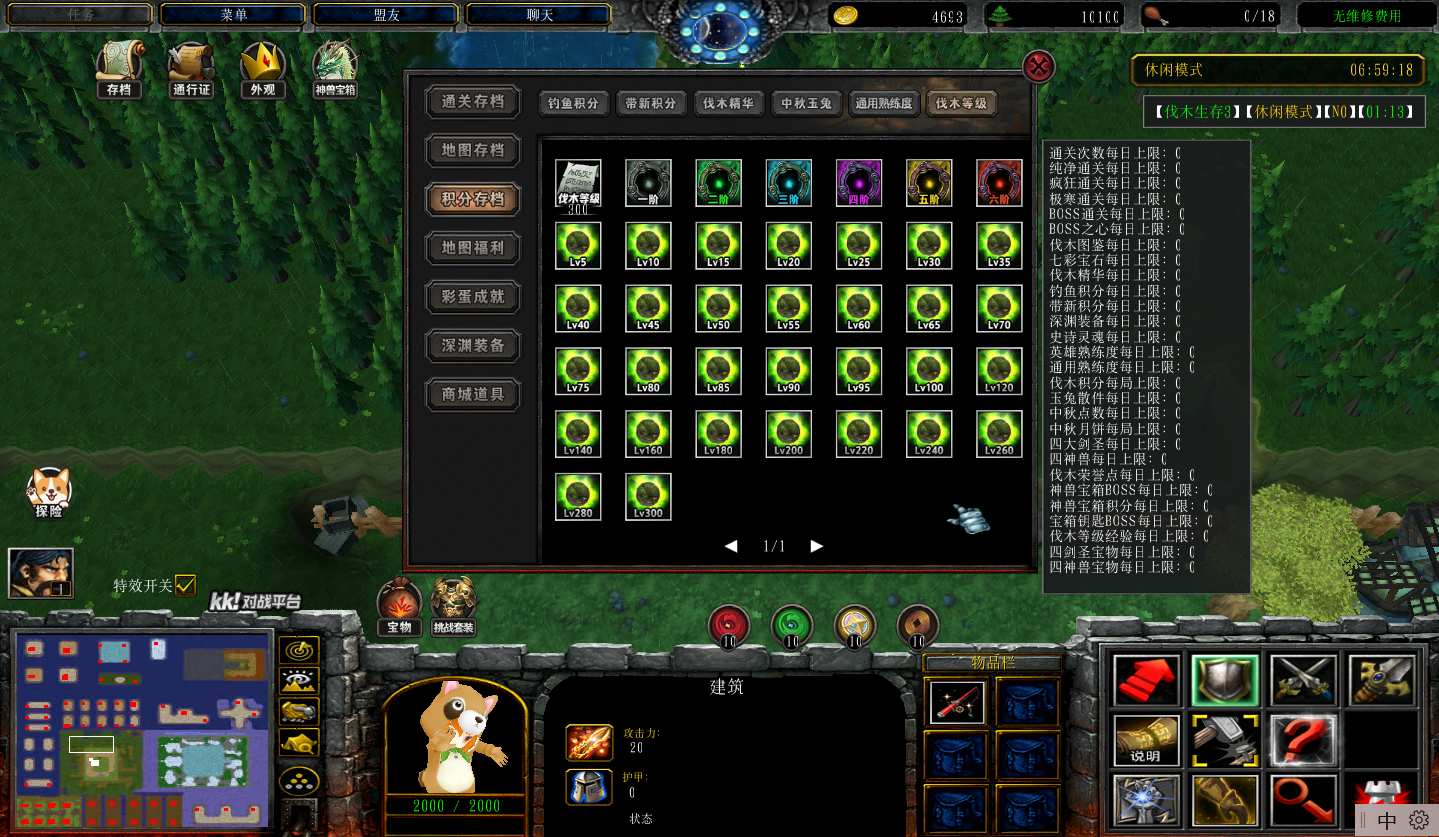The image size is (1439, 837).
Task: Open the 通行证 pass icon
Action: [x=191, y=70]
